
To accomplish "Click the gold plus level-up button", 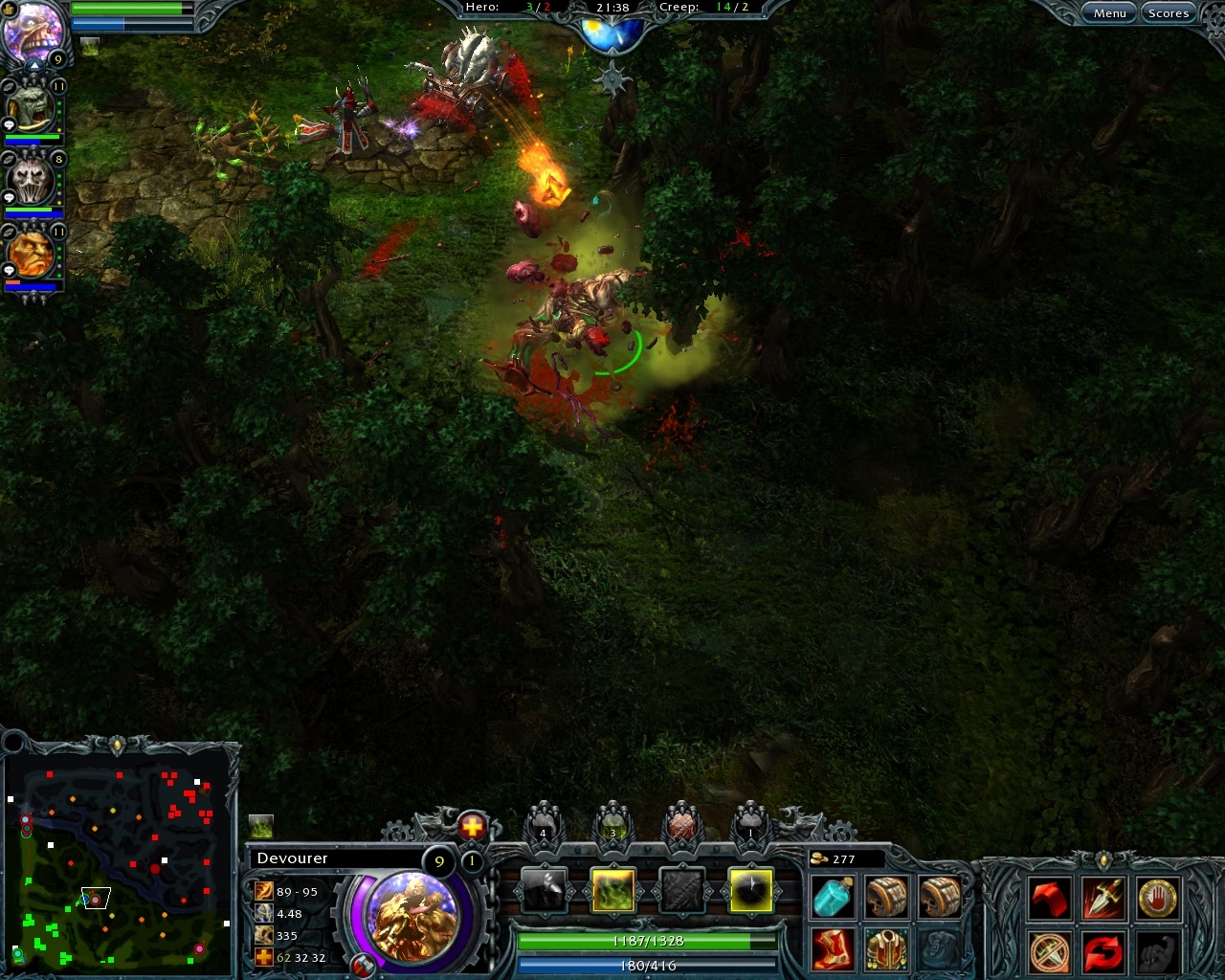I will pyautogui.click(x=471, y=827).
